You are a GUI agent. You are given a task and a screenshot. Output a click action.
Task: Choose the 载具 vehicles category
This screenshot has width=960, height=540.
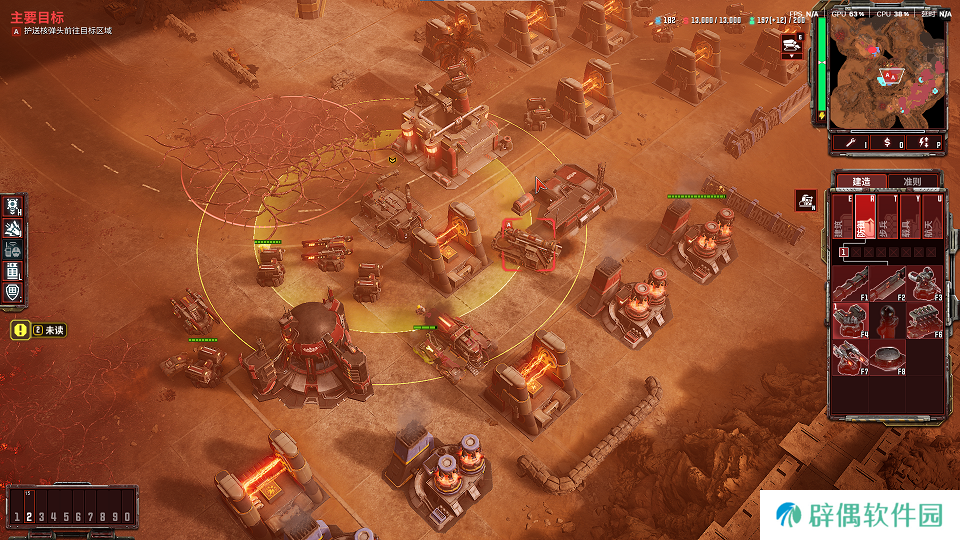point(910,218)
